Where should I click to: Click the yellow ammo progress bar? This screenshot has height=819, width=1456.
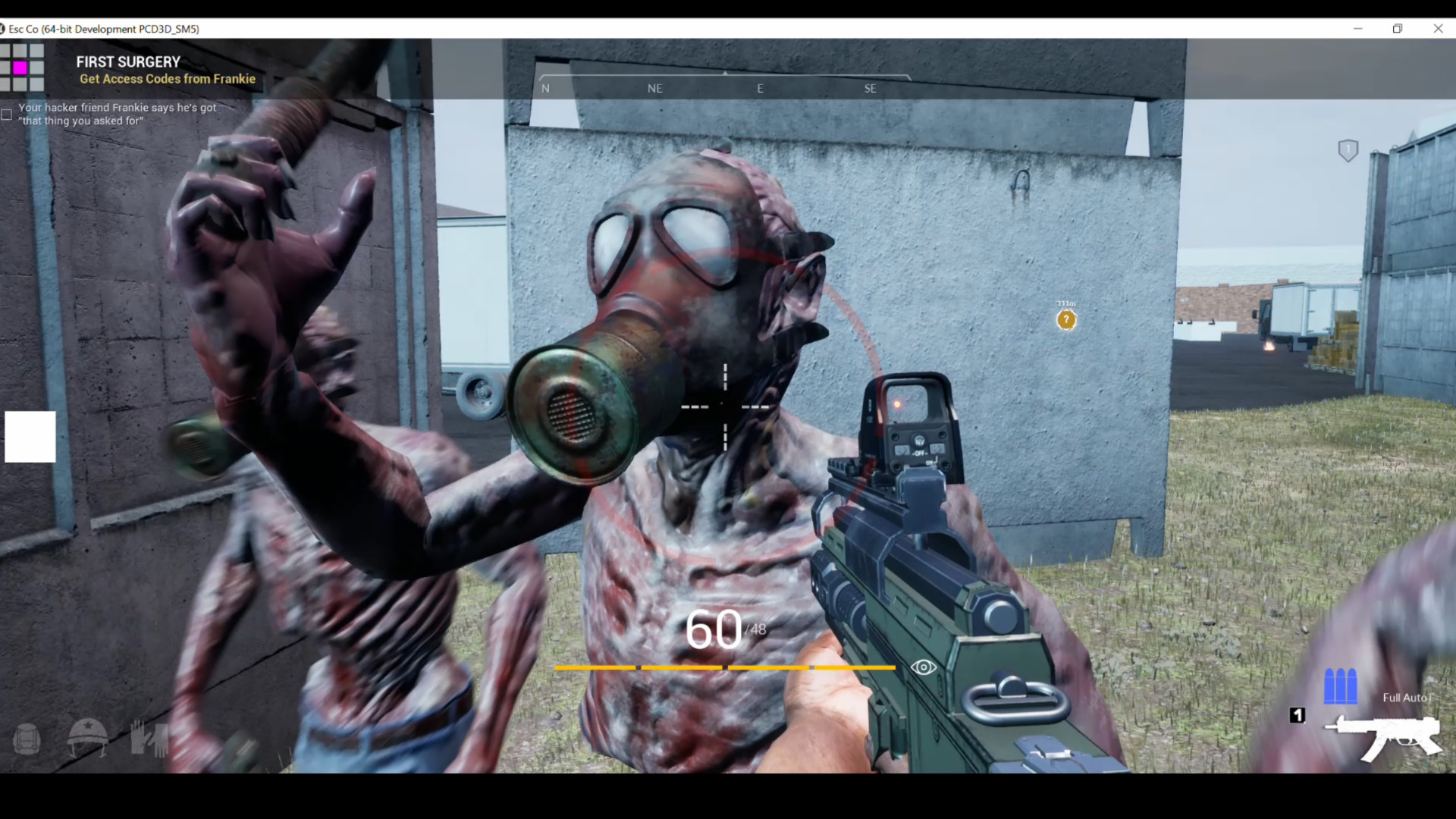coord(724,668)
